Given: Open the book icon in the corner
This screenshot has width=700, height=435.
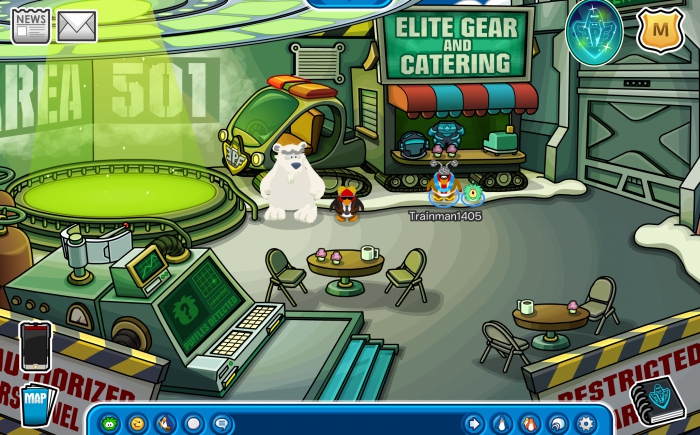Looking at the screenshot, I should (657, 401).
